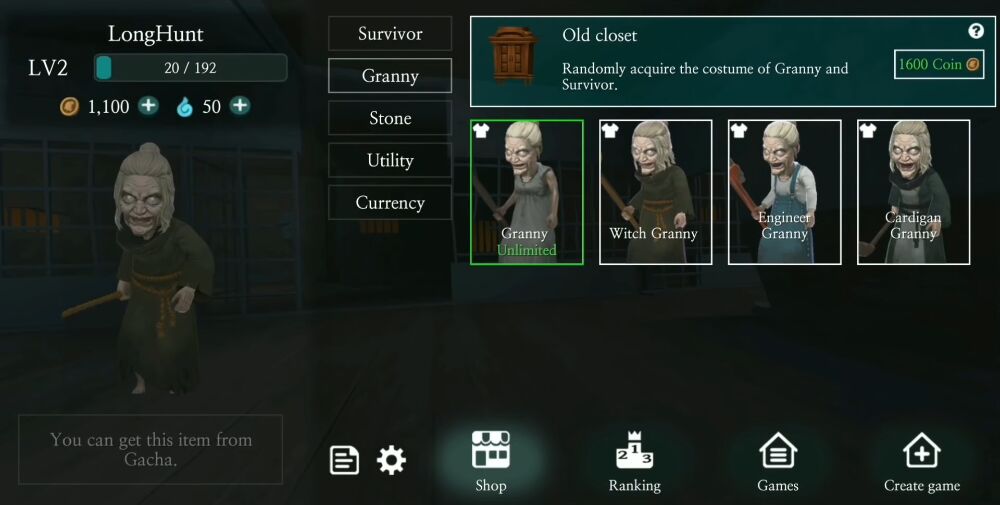The height and width of the screenshot is (505, 1000).
Task: Open the Stone shop category
Action: tap(390, 118)
